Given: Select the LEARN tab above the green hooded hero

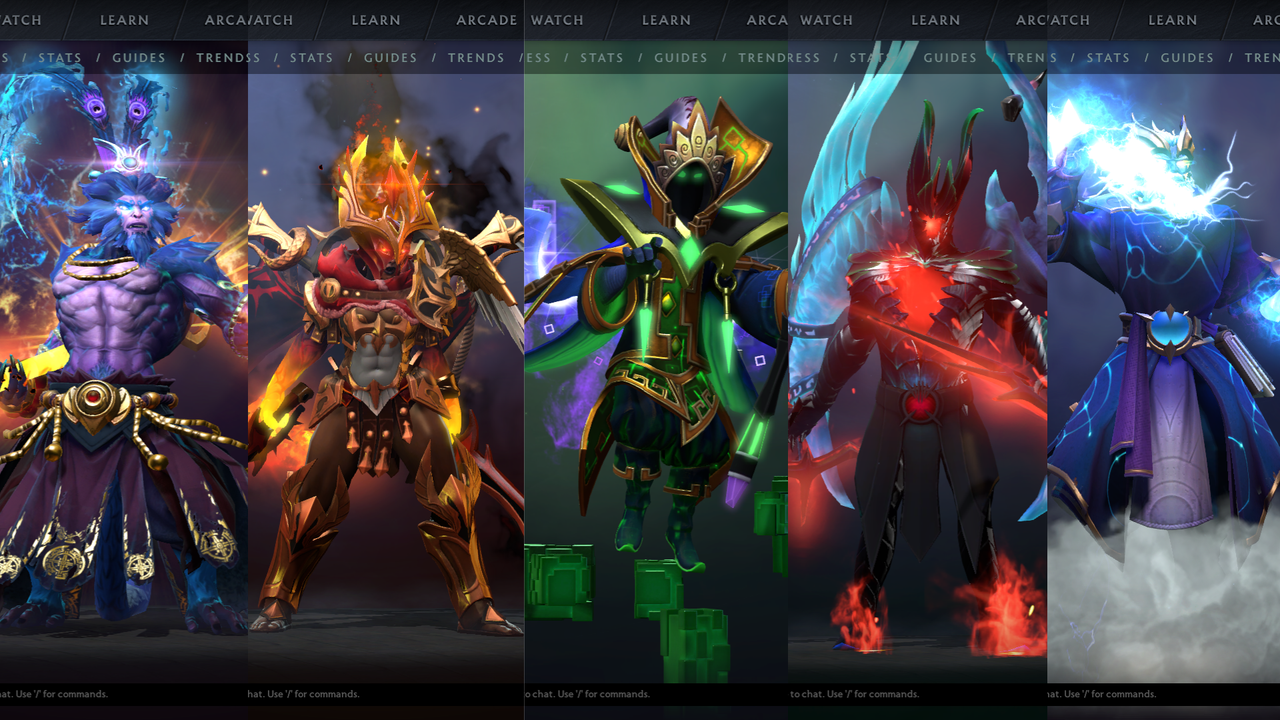Looking at the screenshot, I should tap(666, 20).
